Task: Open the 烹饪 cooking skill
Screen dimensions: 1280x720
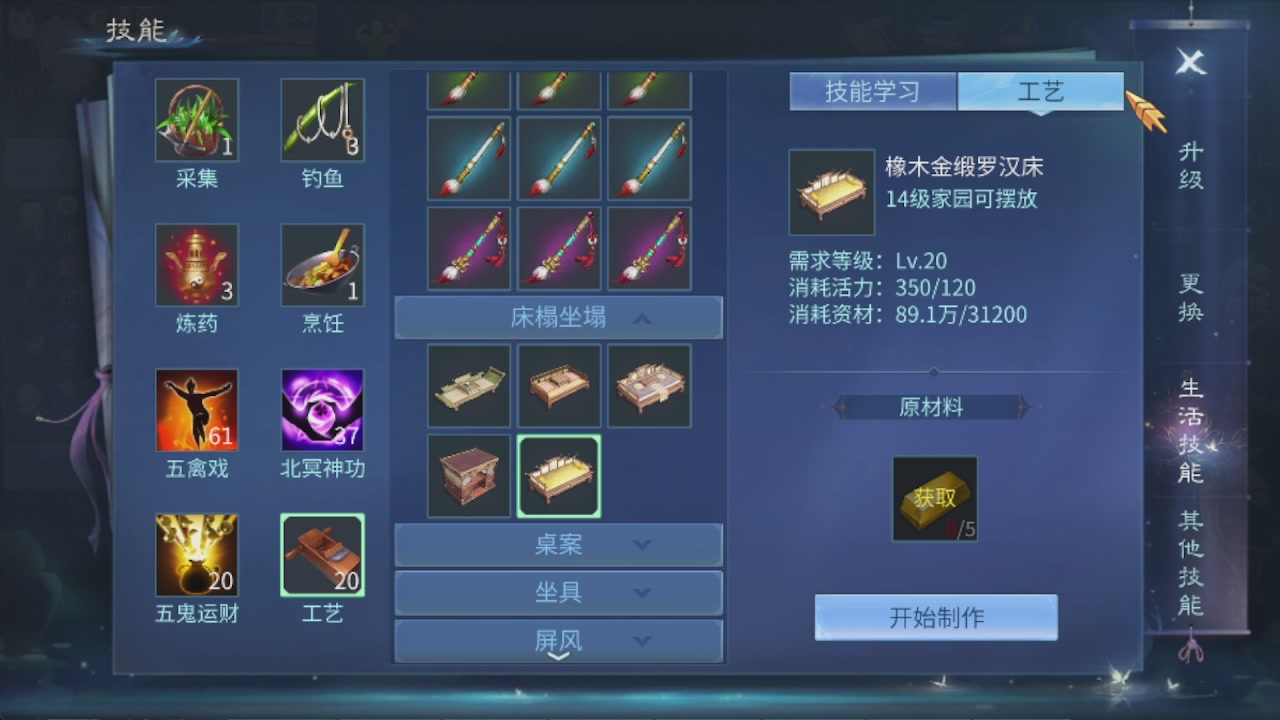Action: click(322, 265)
